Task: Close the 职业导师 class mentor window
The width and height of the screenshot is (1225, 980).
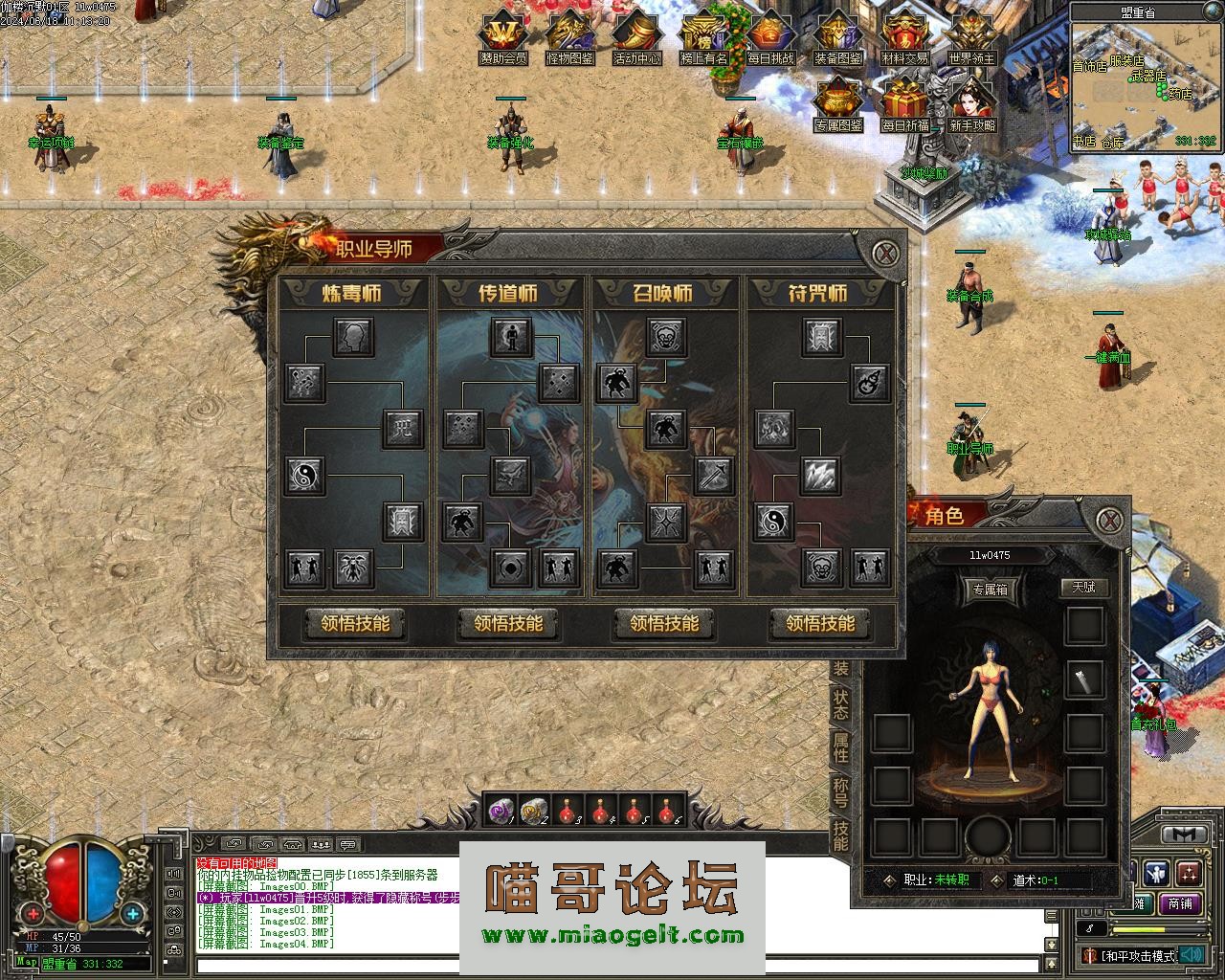Action: point(889,254)
